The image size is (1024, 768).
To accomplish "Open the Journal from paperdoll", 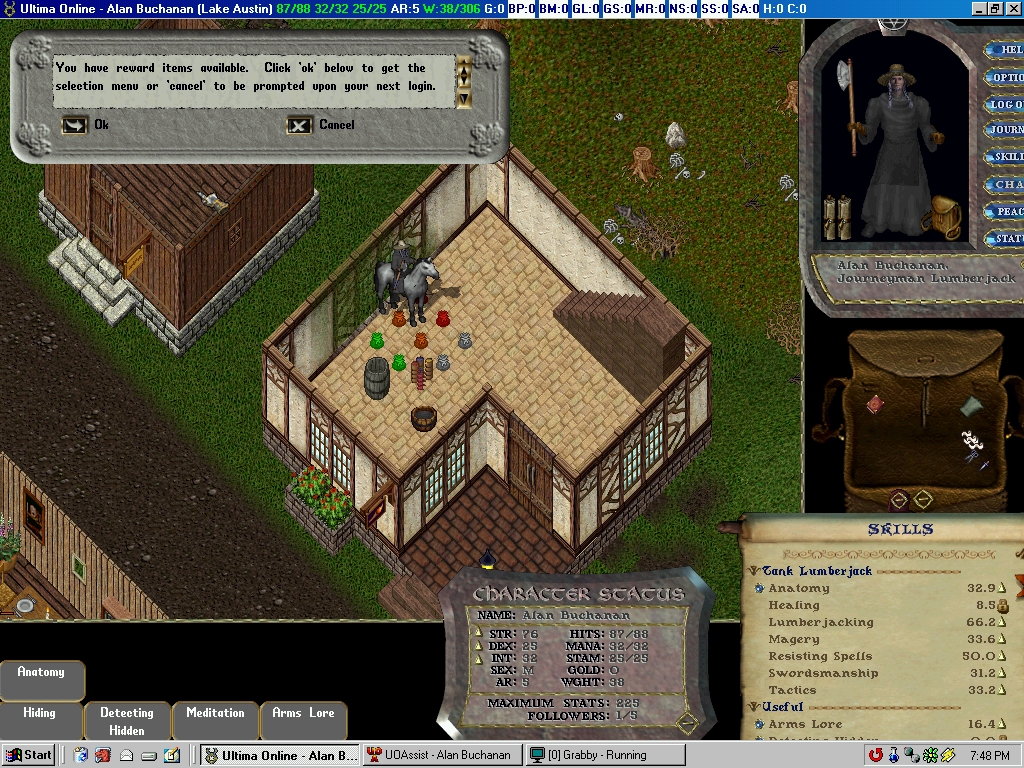I will pyautogui.click(x=1004, y=130).
